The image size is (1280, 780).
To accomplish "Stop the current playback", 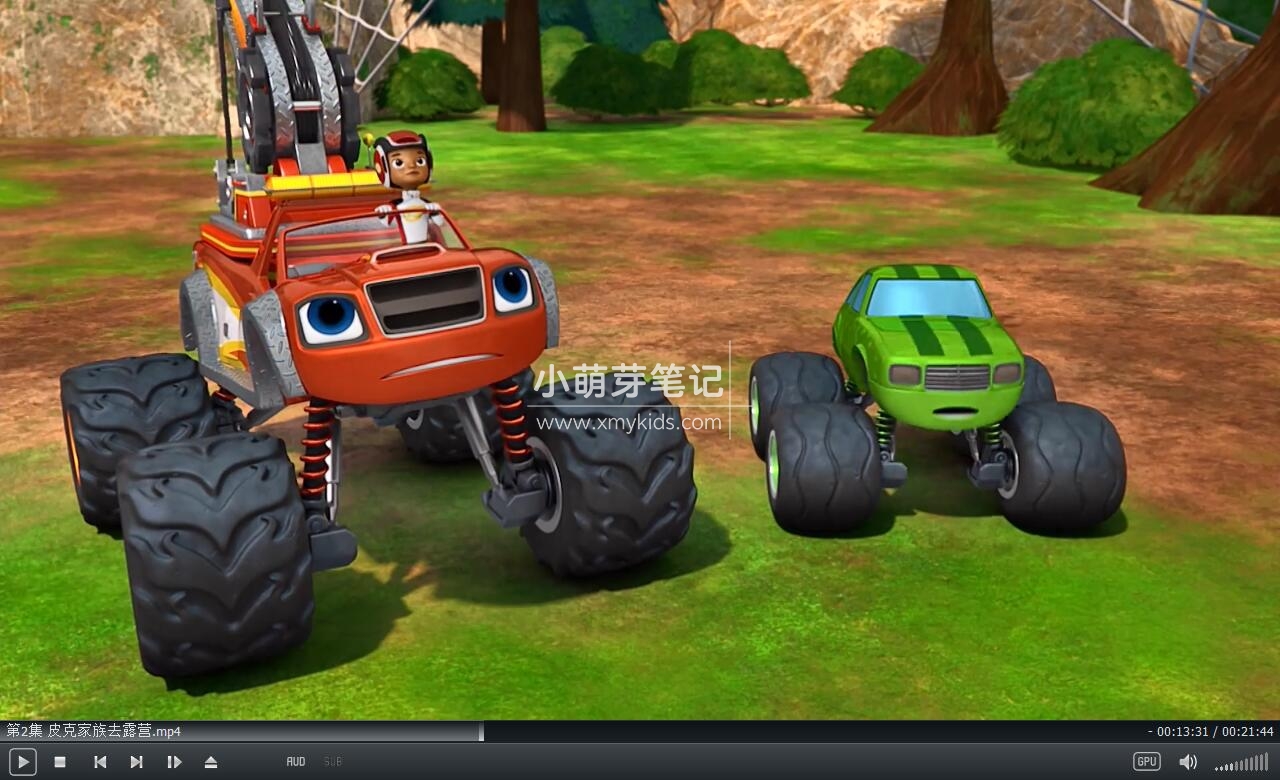I will click(59, 761).
